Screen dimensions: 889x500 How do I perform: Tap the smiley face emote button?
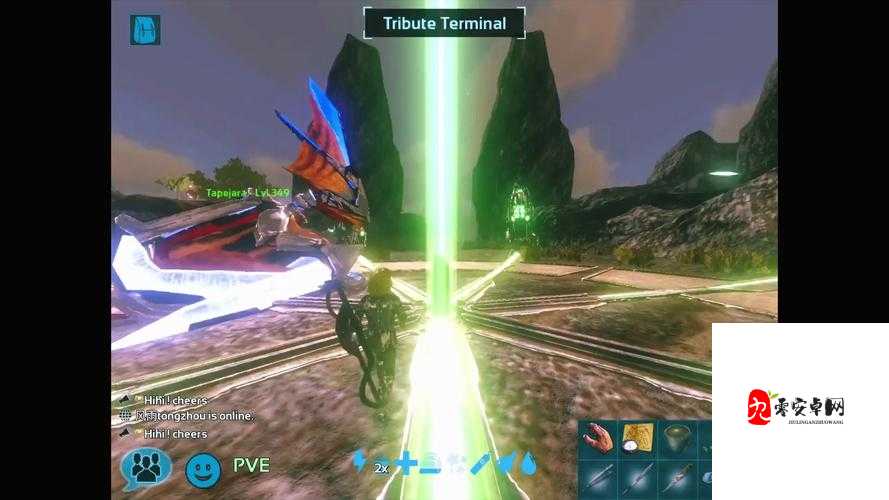coord(203,468)
